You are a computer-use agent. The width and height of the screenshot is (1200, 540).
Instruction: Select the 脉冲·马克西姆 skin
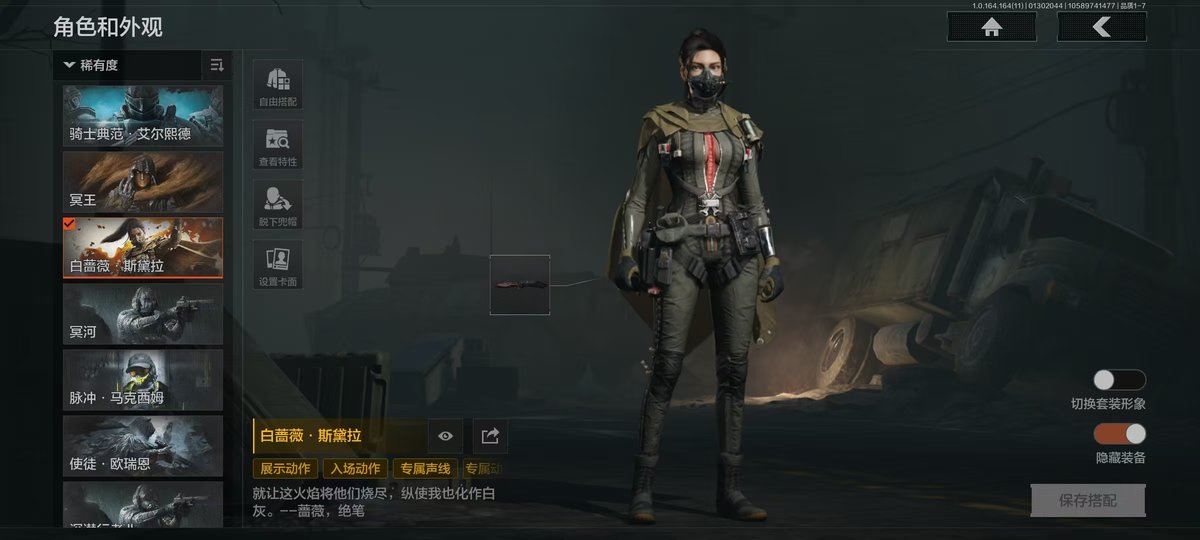pos(143,380)
